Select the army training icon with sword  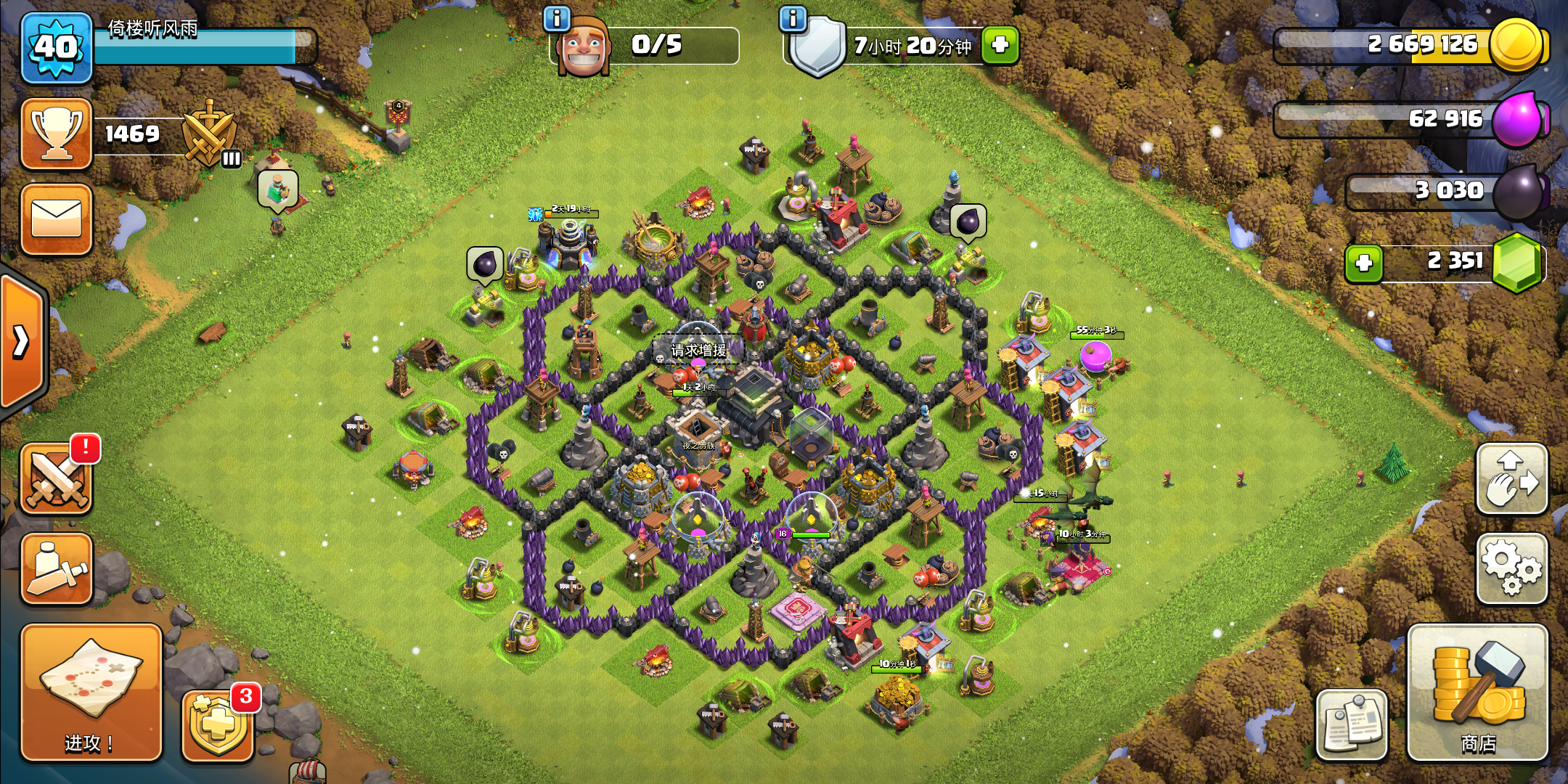pos(57,568)
